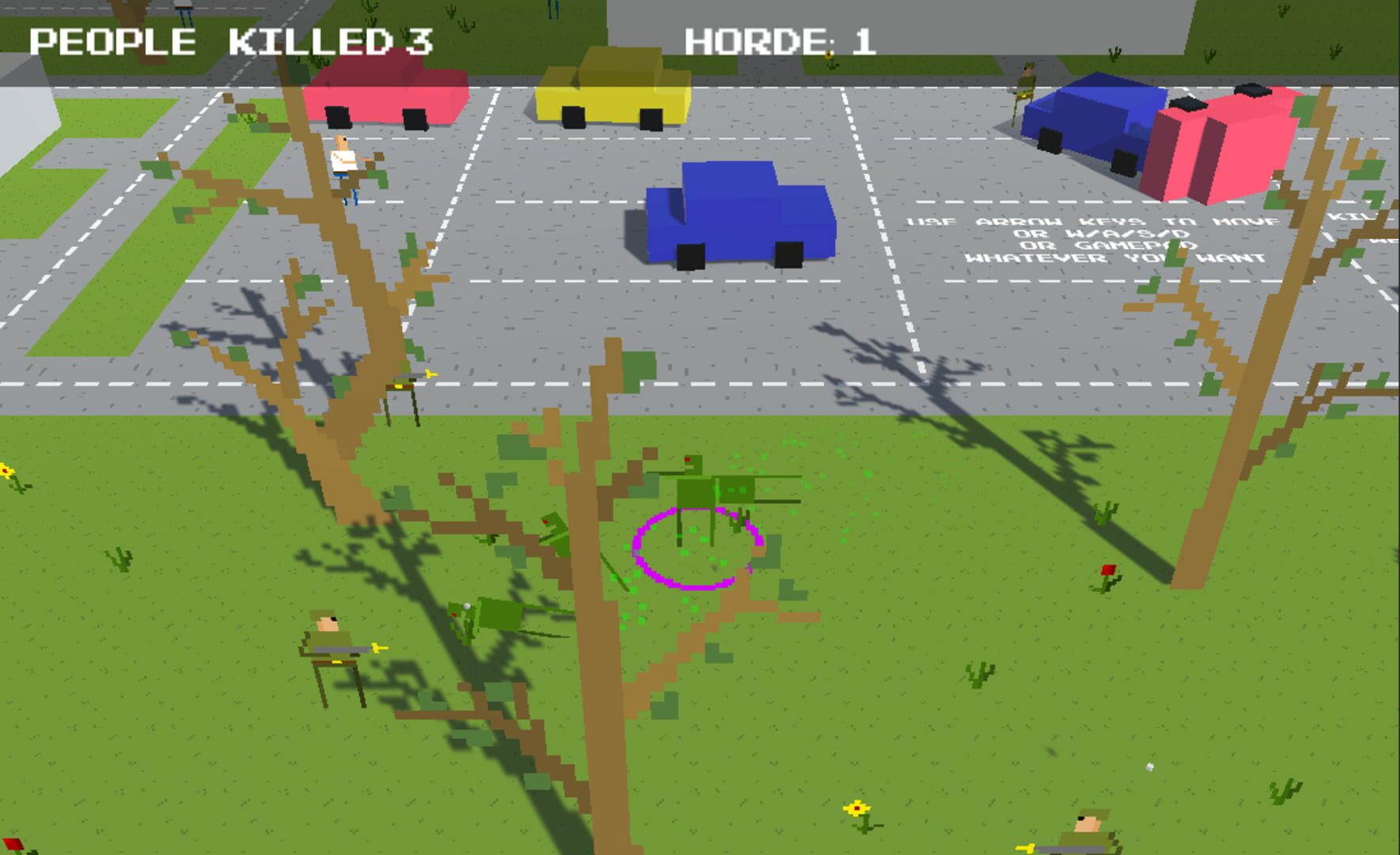Click the PEOPLE KILLED counter text
The height and width of the screenshot is (855, 1400).
(x=230, y=40)
